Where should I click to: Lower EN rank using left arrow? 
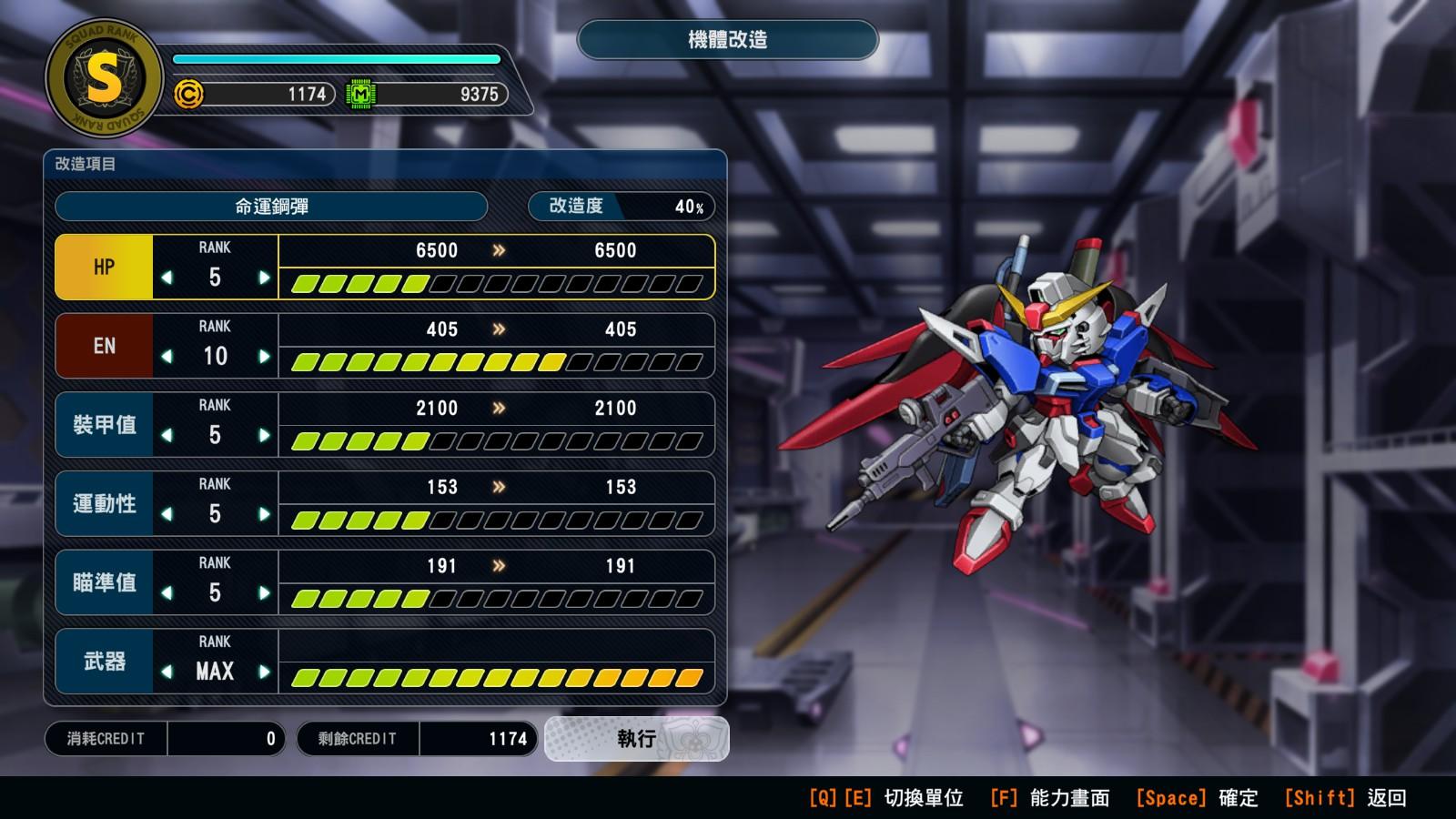pyautogui.click(x=167, y=357)
